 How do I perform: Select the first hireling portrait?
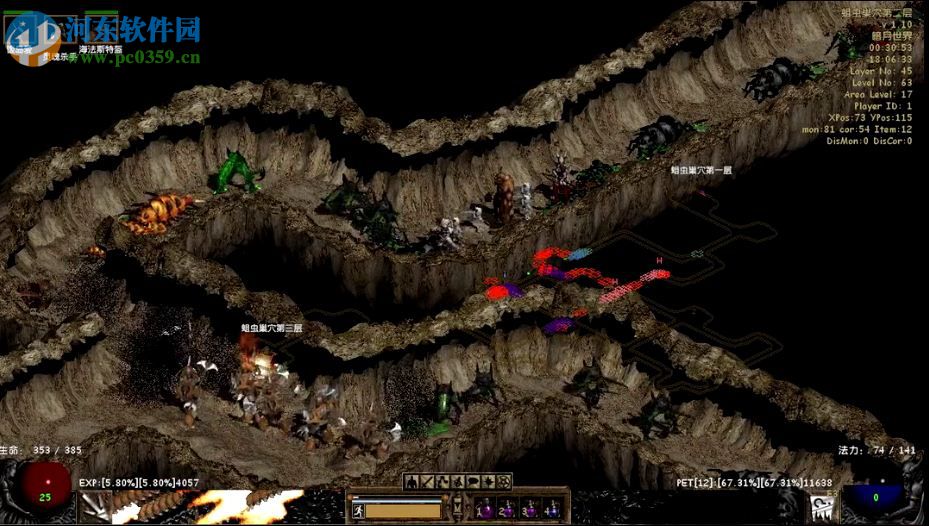(x=22, y=30)
